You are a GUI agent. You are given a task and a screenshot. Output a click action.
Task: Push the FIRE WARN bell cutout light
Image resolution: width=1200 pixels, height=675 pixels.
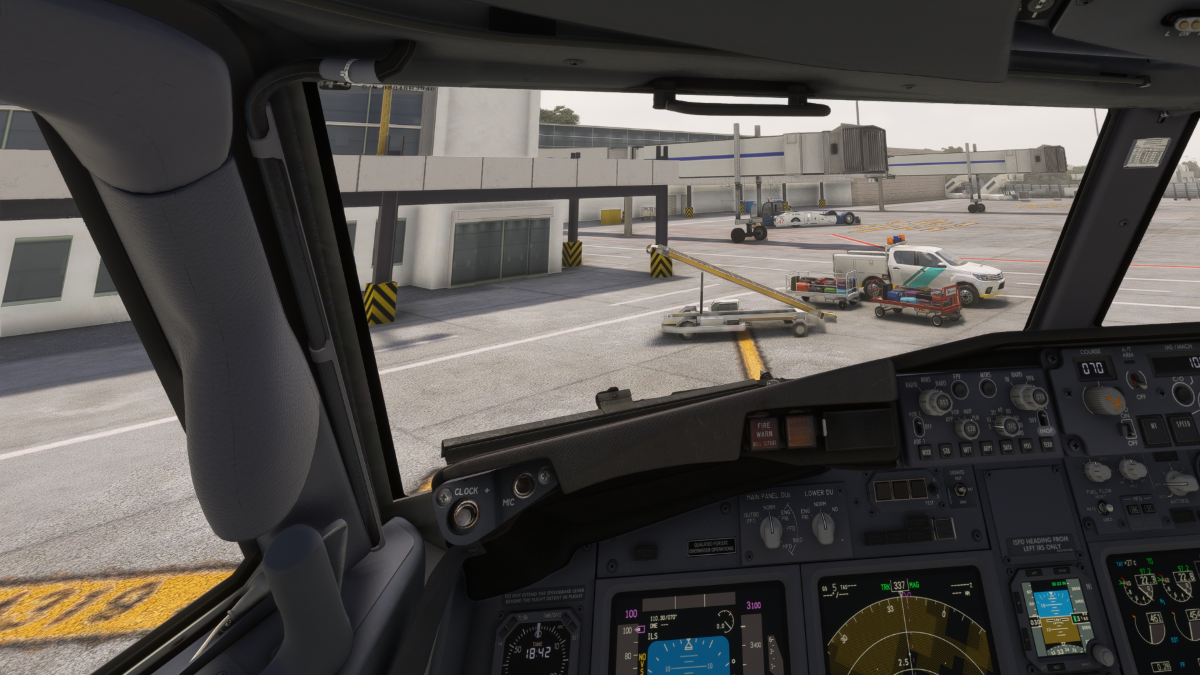pyautogui.click(x=765, y=433)
